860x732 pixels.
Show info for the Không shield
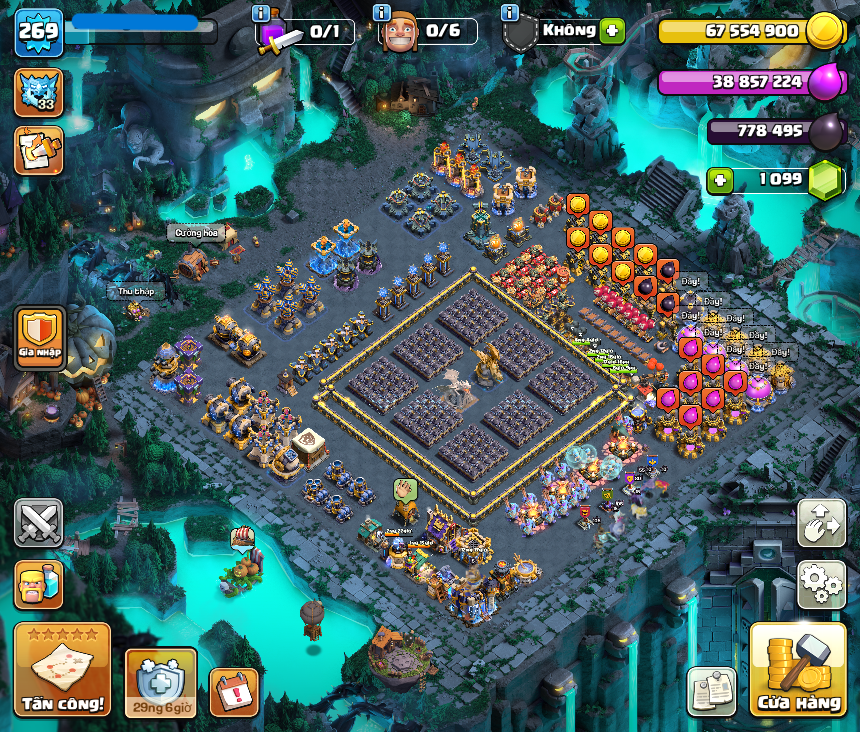510,13
